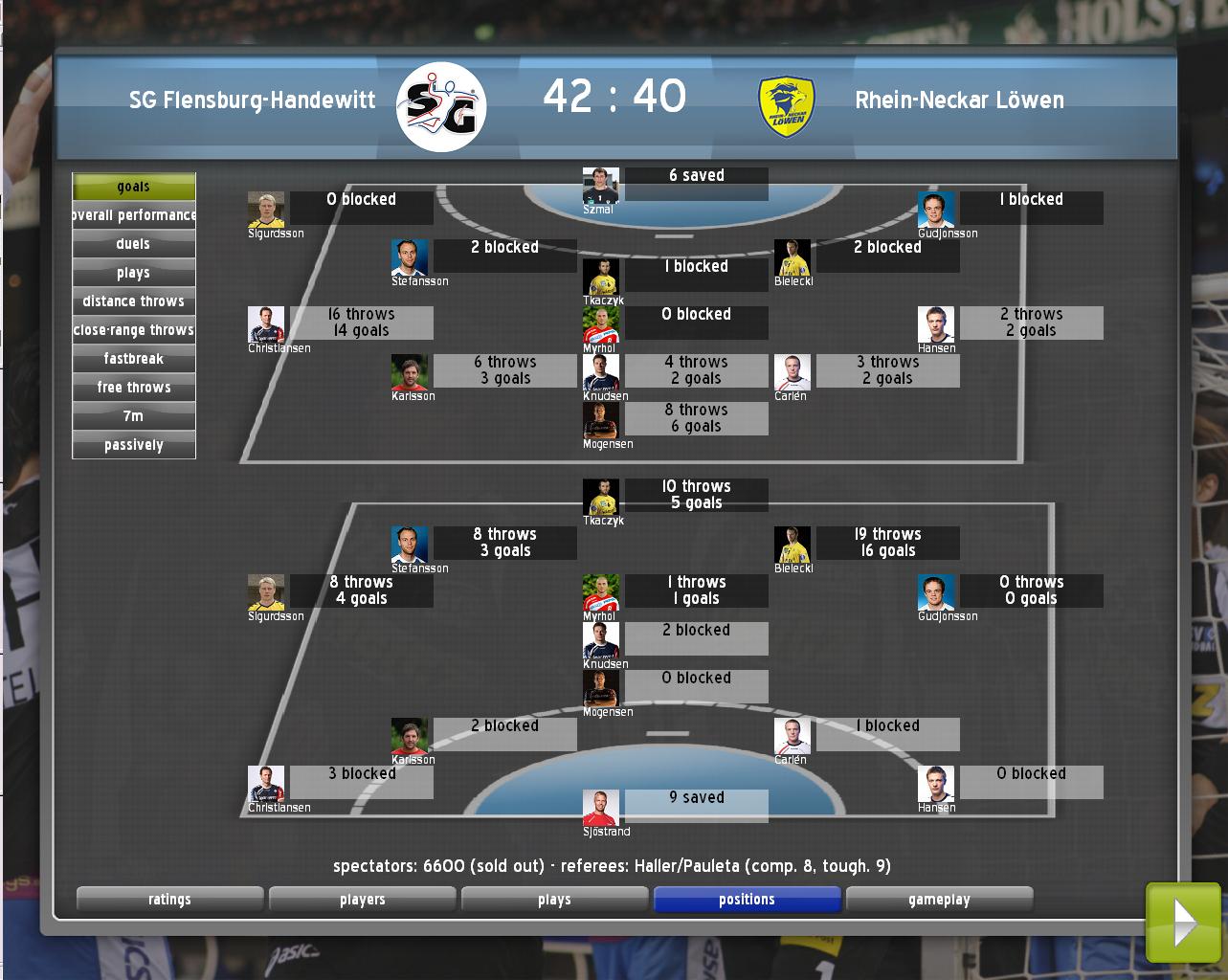Select goalkeeper Sjöstrand's portrait
This screenshot has height=980, width=1228.
tap(601, 808)
